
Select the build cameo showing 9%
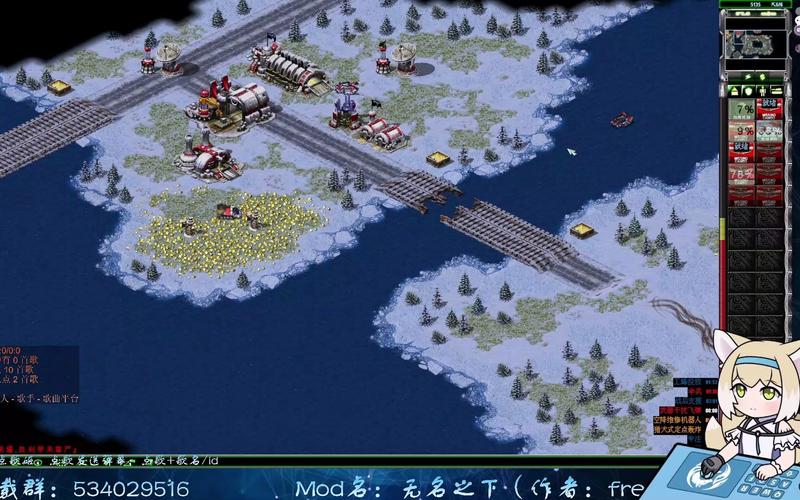[x=742, y=131]
